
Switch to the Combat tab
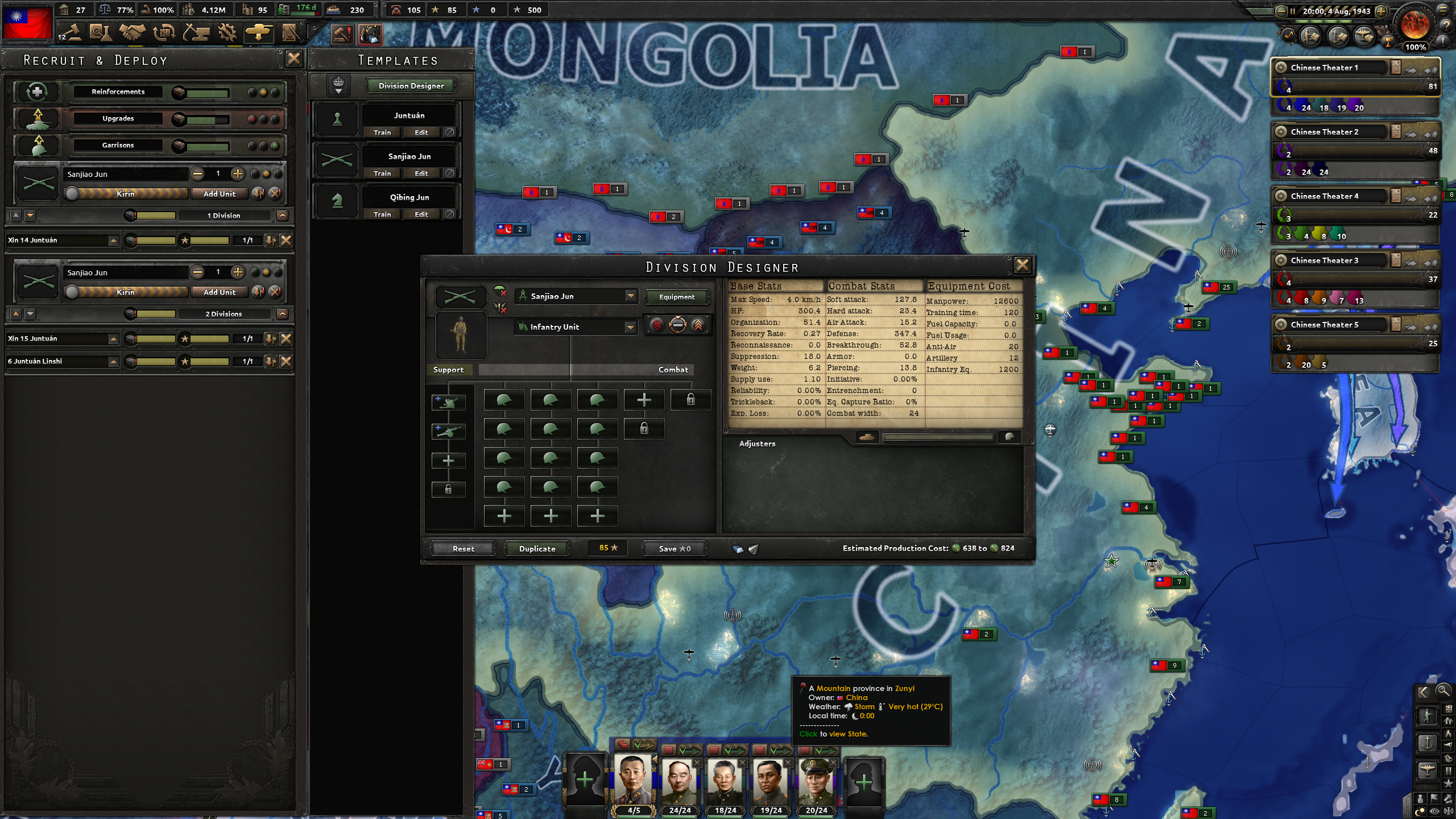coord(673,369)
